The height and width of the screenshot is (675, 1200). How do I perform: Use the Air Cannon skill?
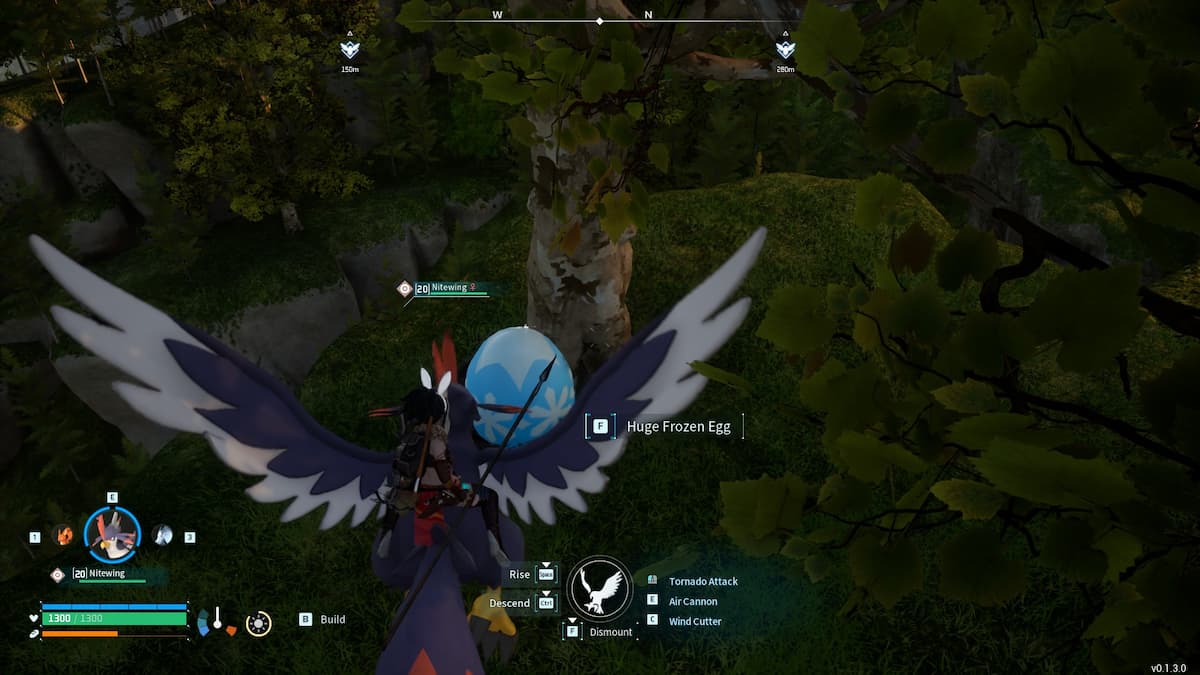(692, 601)
